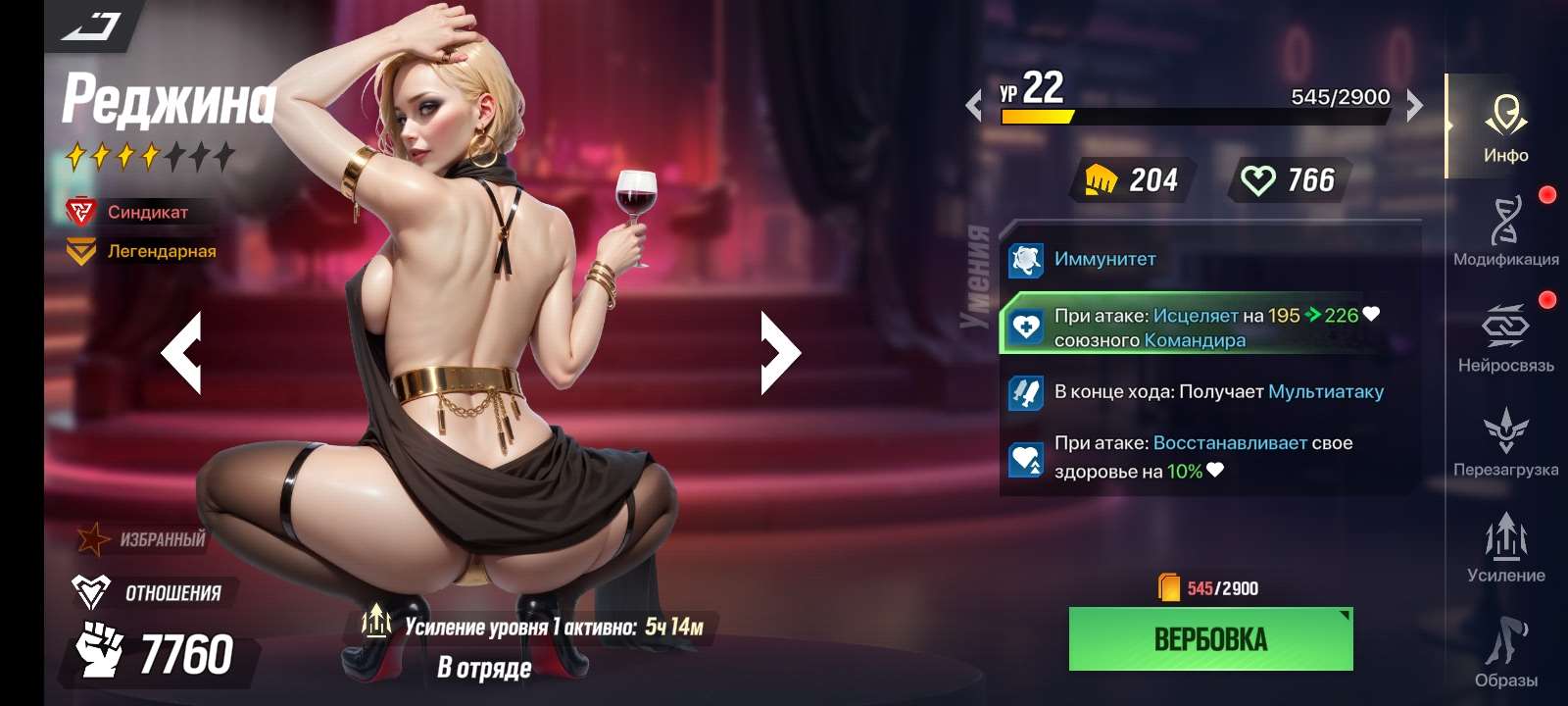Viewport: 1568px width, 706px height.
Task: Select the Нейросвязь section
Action: tap(1506, 338)
